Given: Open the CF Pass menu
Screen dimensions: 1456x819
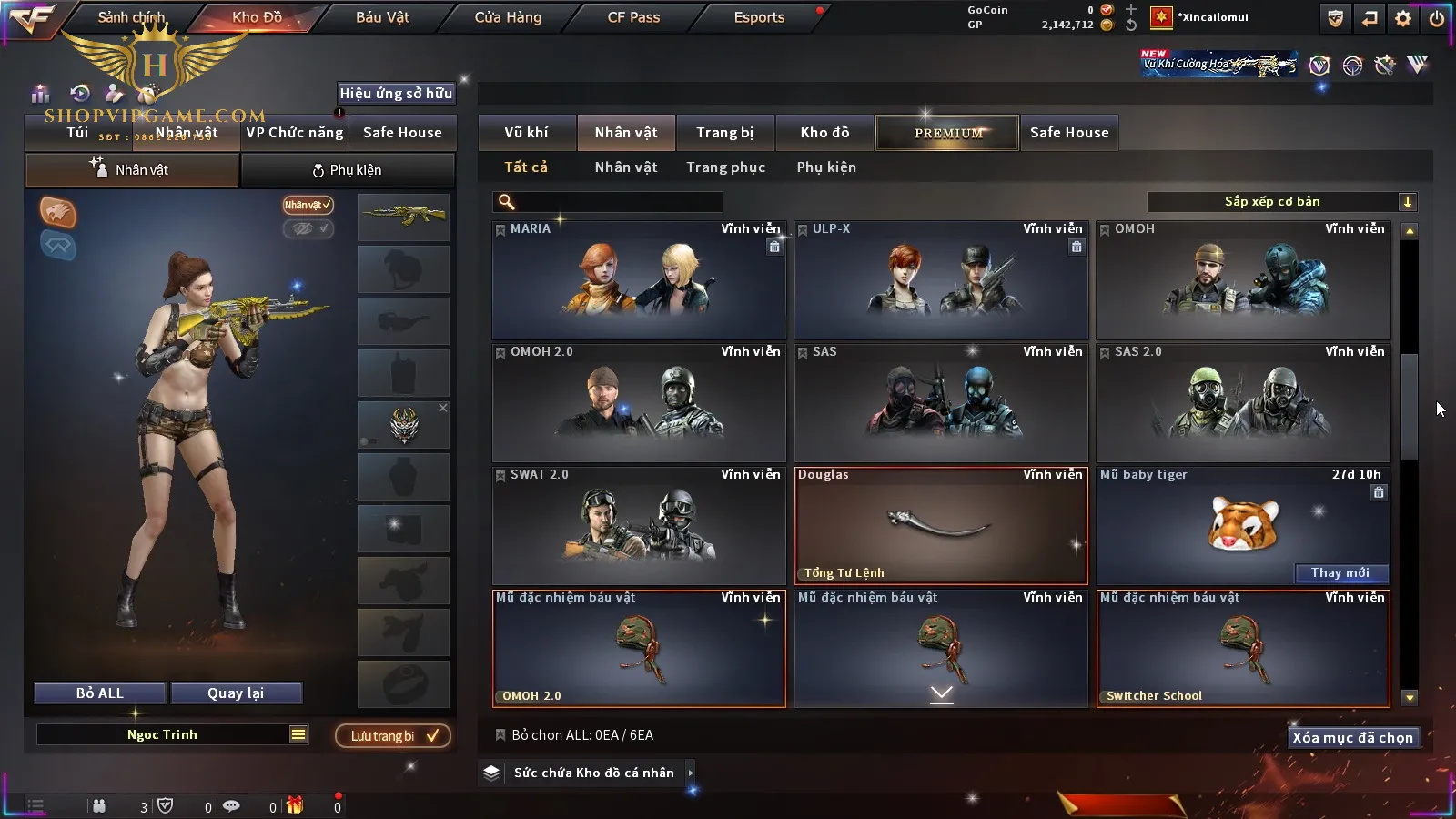Looking at the screenshot, I should click(633, 17).
